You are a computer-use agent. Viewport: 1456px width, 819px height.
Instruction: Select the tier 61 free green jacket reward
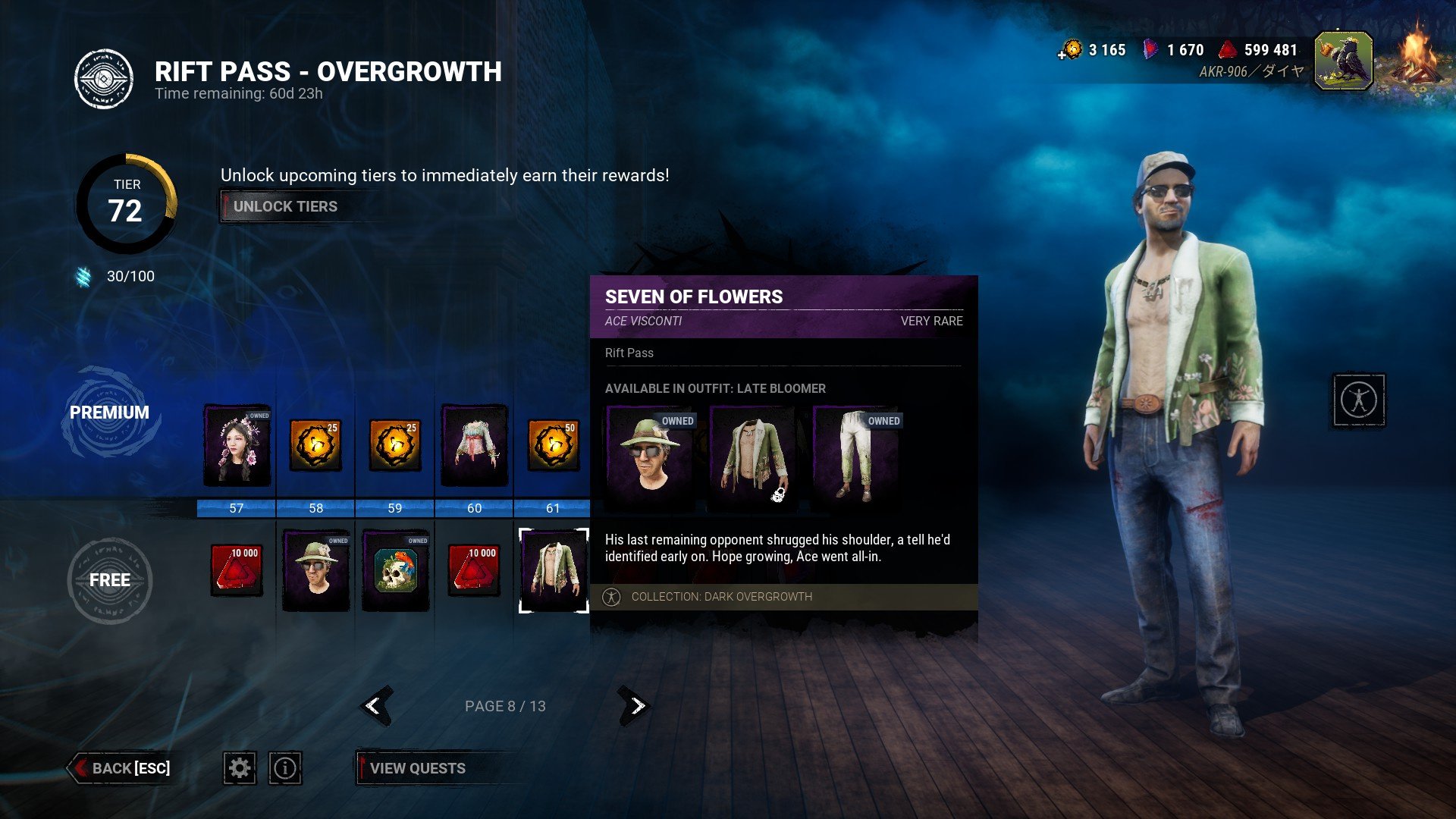click(x=554, y=570)
